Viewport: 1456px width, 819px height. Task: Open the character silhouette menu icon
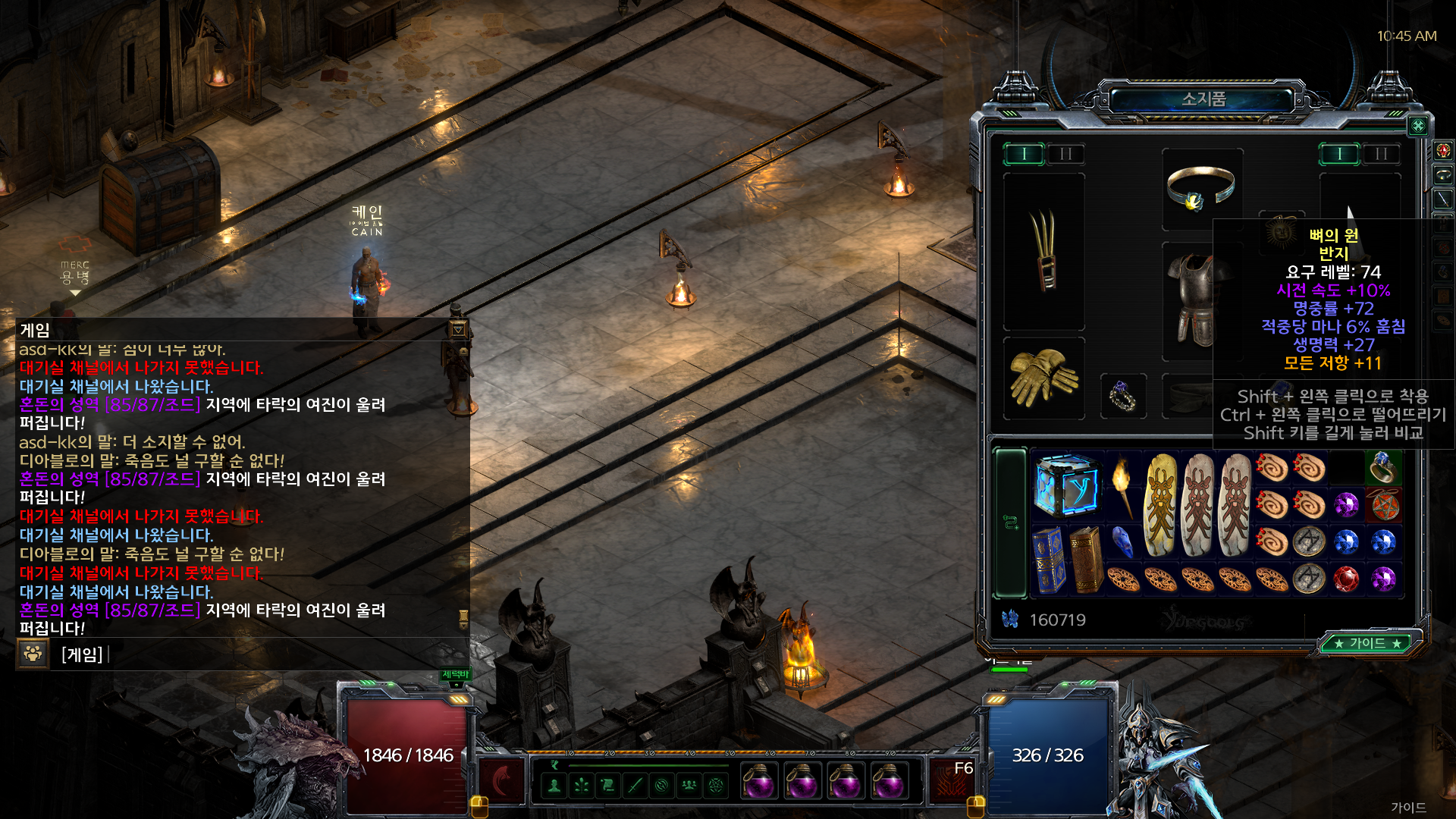pos(554,786)
